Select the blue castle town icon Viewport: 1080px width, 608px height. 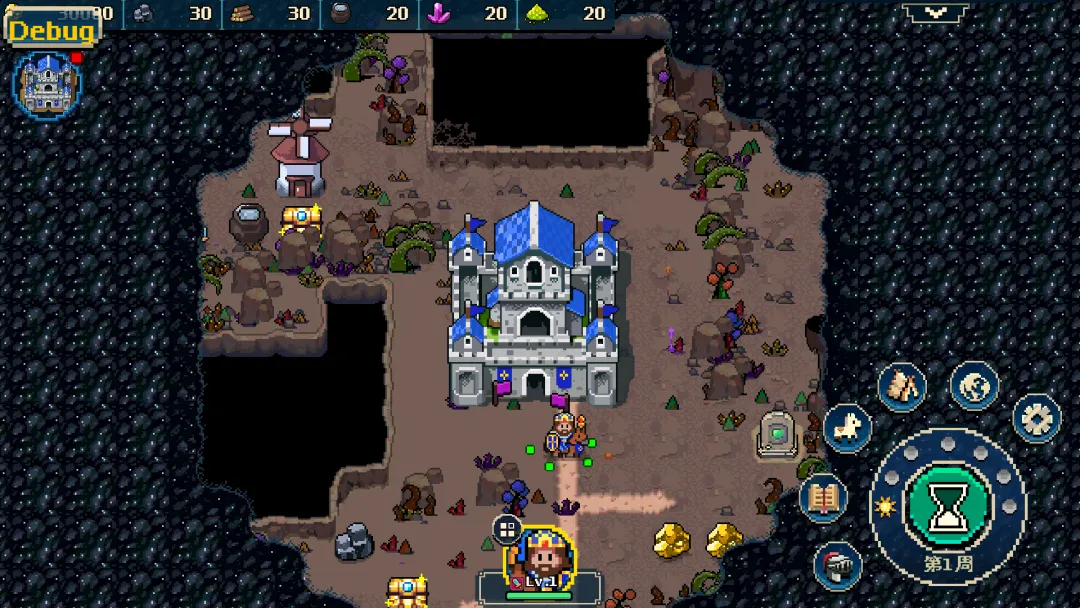(x=47, y=84)
